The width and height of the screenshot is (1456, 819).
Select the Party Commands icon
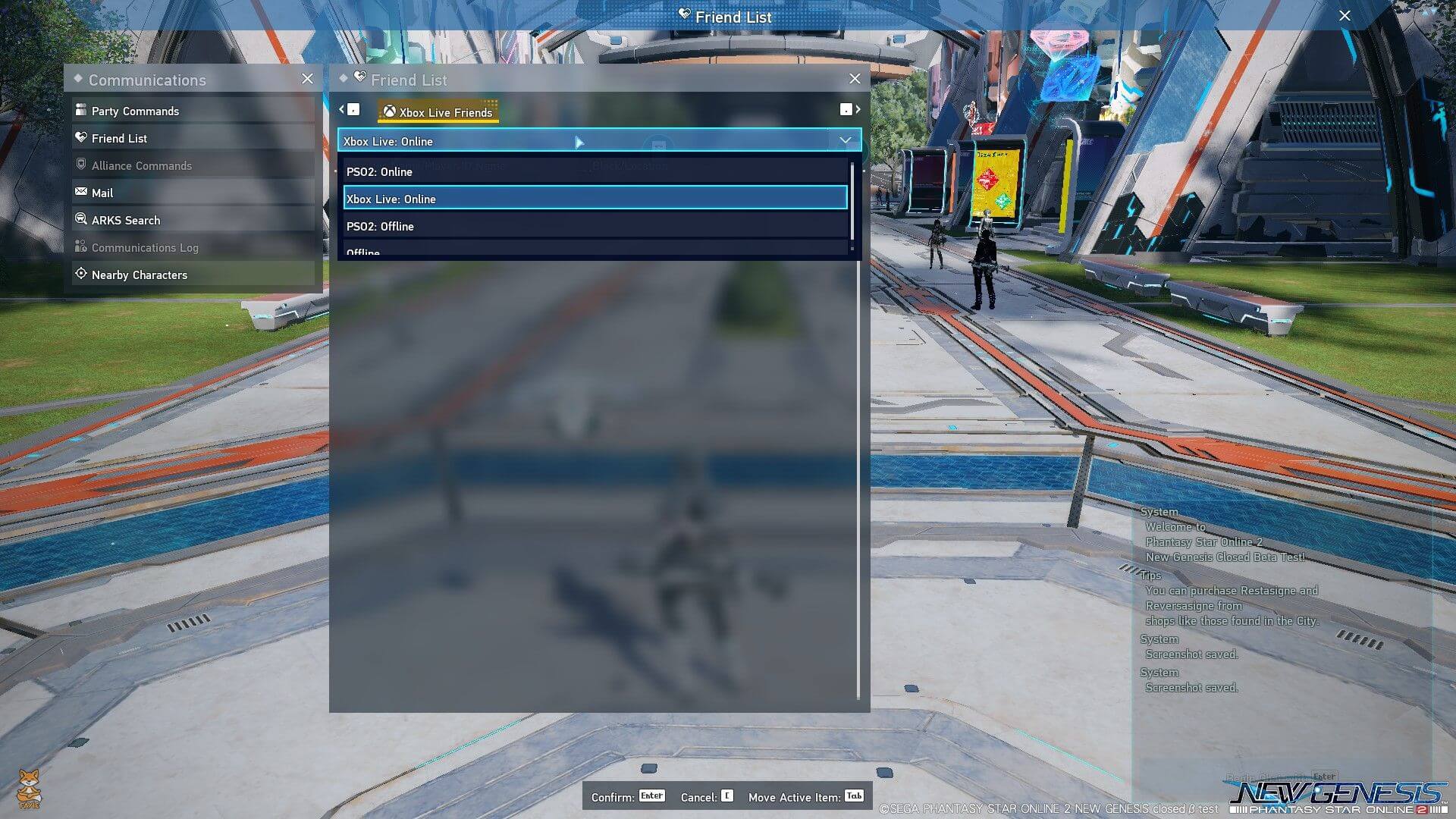81,110
